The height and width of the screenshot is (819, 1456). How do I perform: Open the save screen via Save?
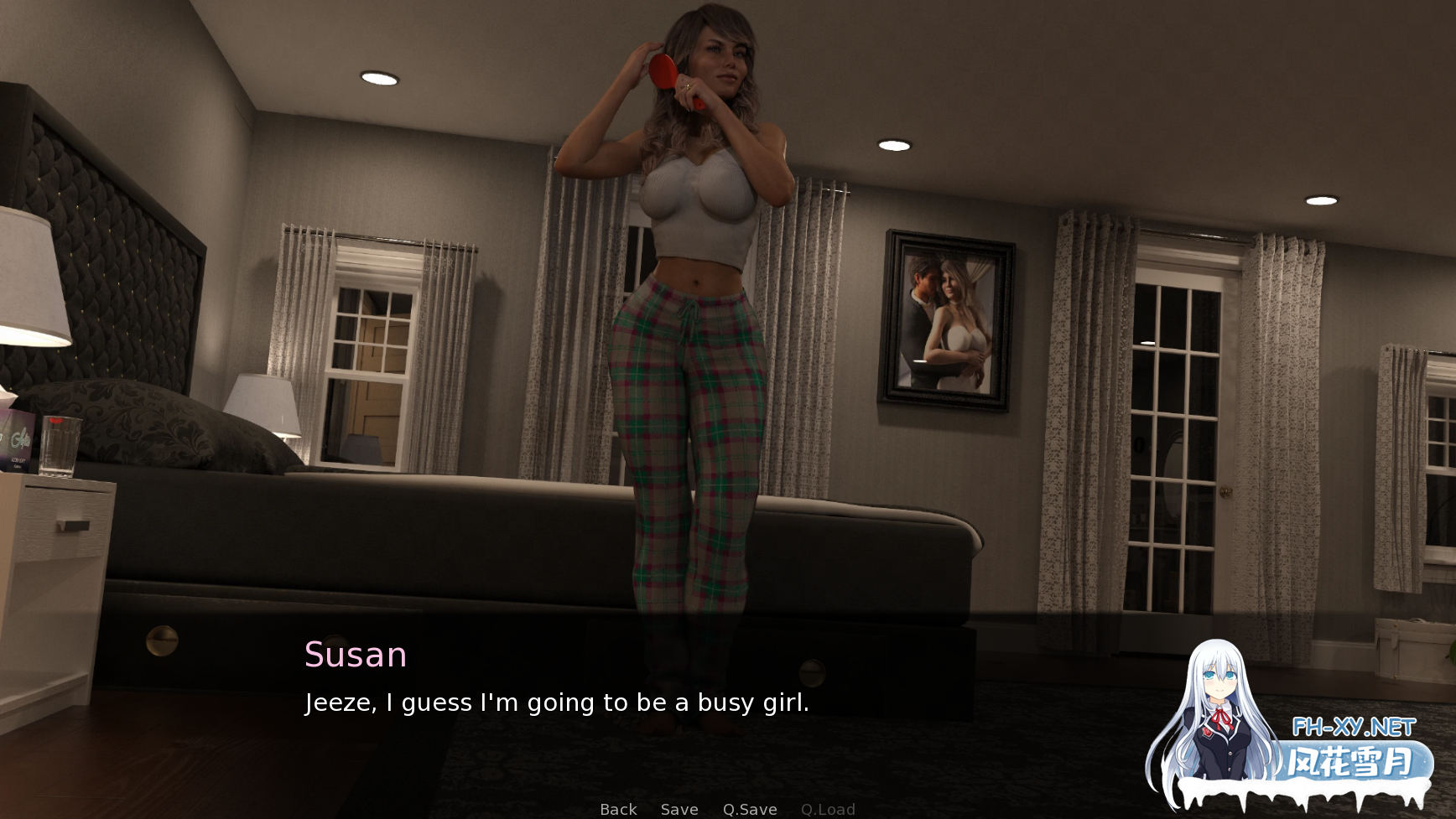pos(679,809)
